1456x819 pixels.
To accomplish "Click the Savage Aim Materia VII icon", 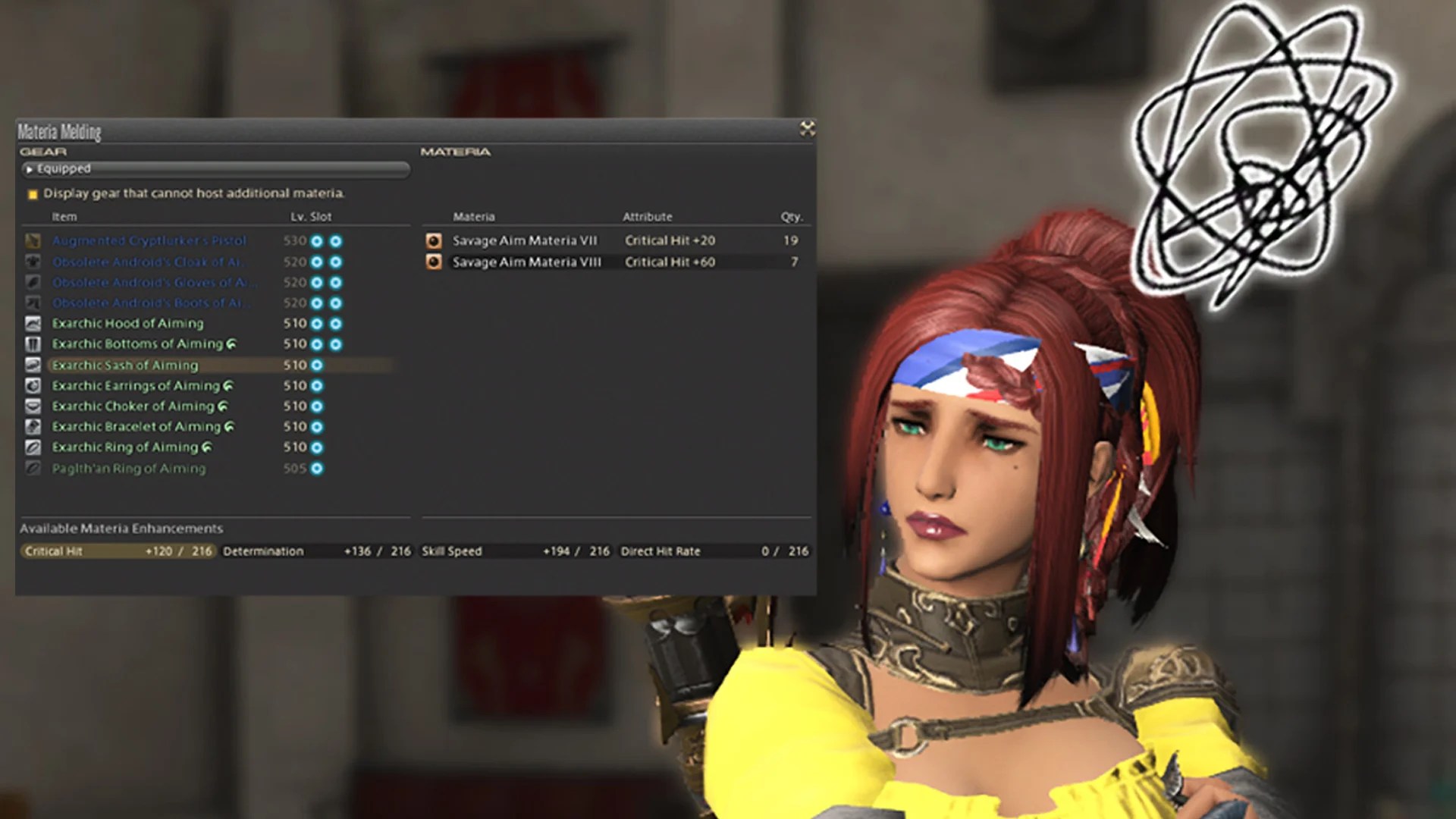I will coord(432,240).
